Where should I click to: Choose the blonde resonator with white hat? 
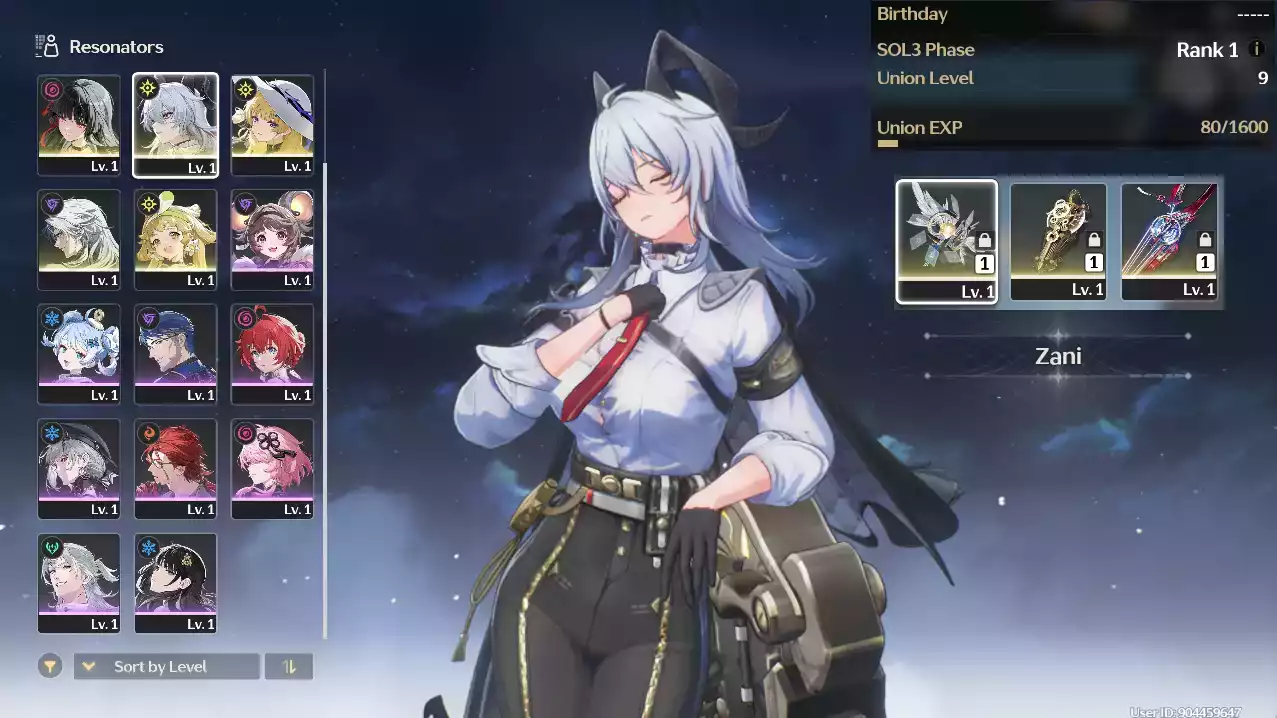click(272, 124)
